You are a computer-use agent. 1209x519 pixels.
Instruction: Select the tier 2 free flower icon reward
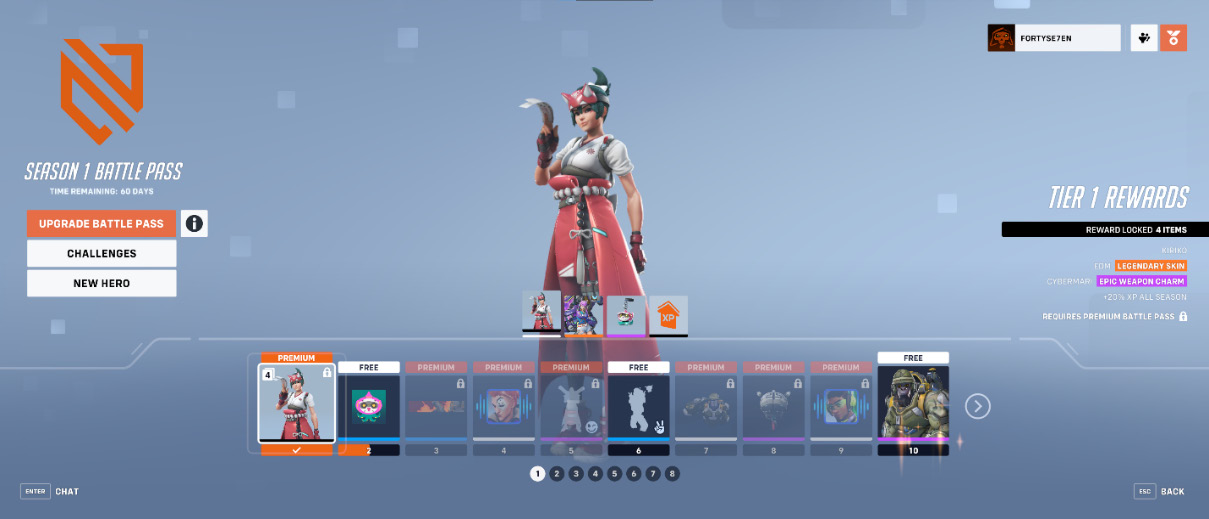tap(368, 406)
